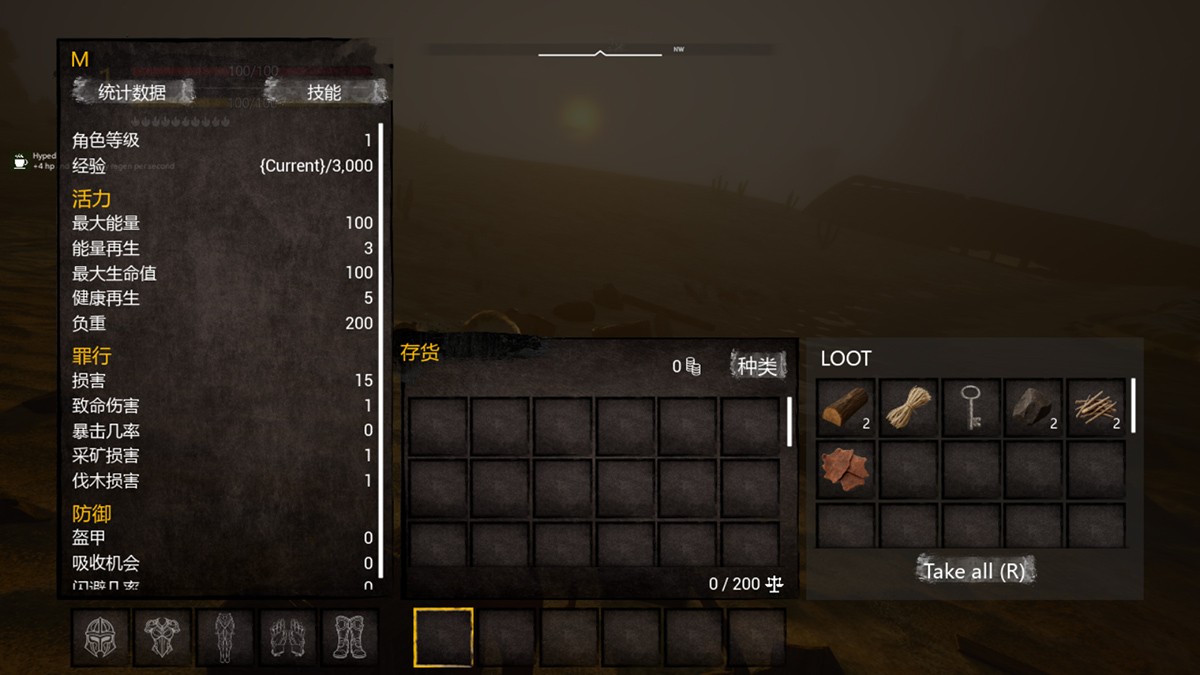Select the leather hide loot item
The image size is (1200, 675).
coord(846,470)
